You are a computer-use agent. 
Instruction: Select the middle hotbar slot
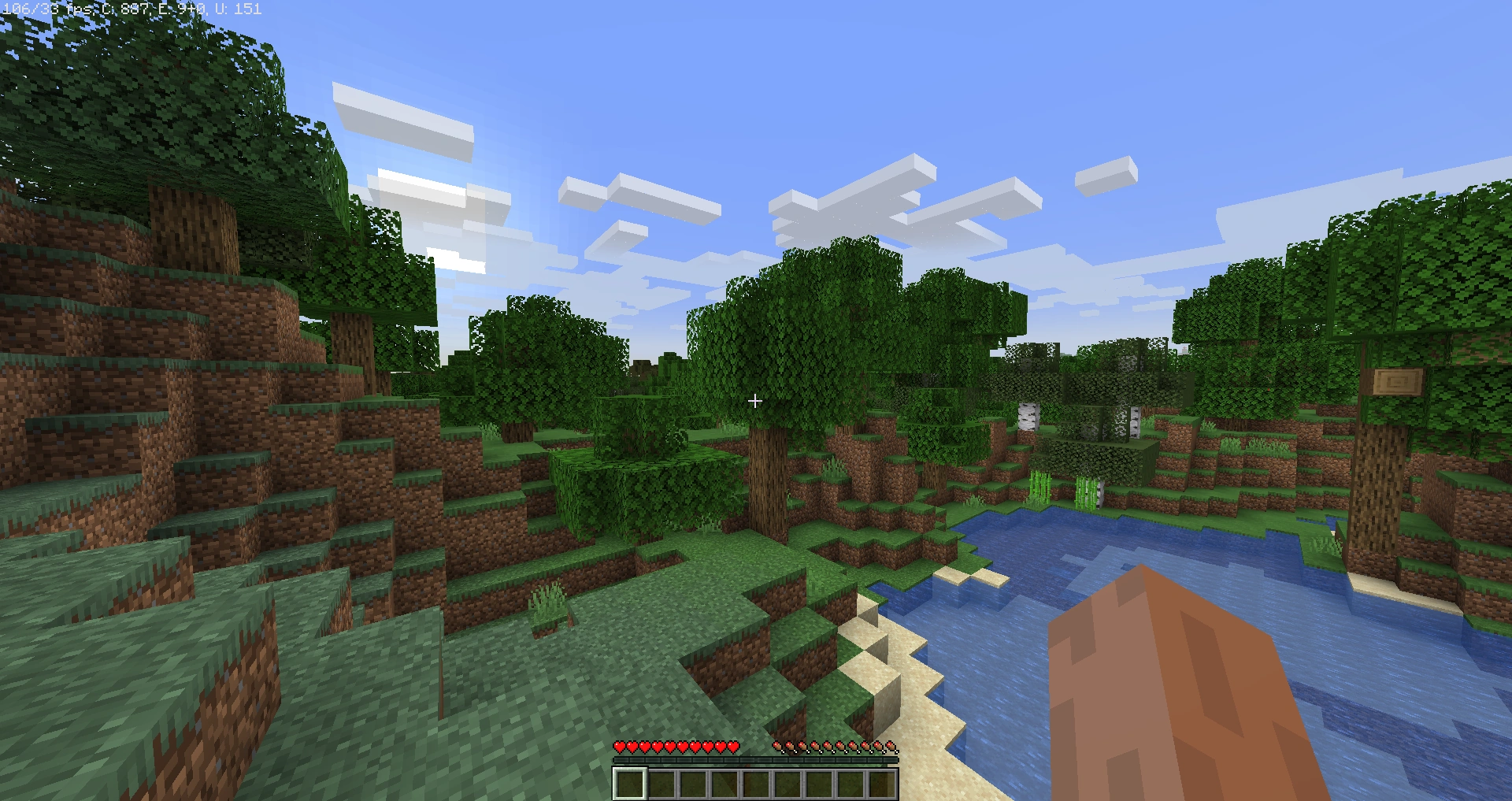tap(757, 784)
